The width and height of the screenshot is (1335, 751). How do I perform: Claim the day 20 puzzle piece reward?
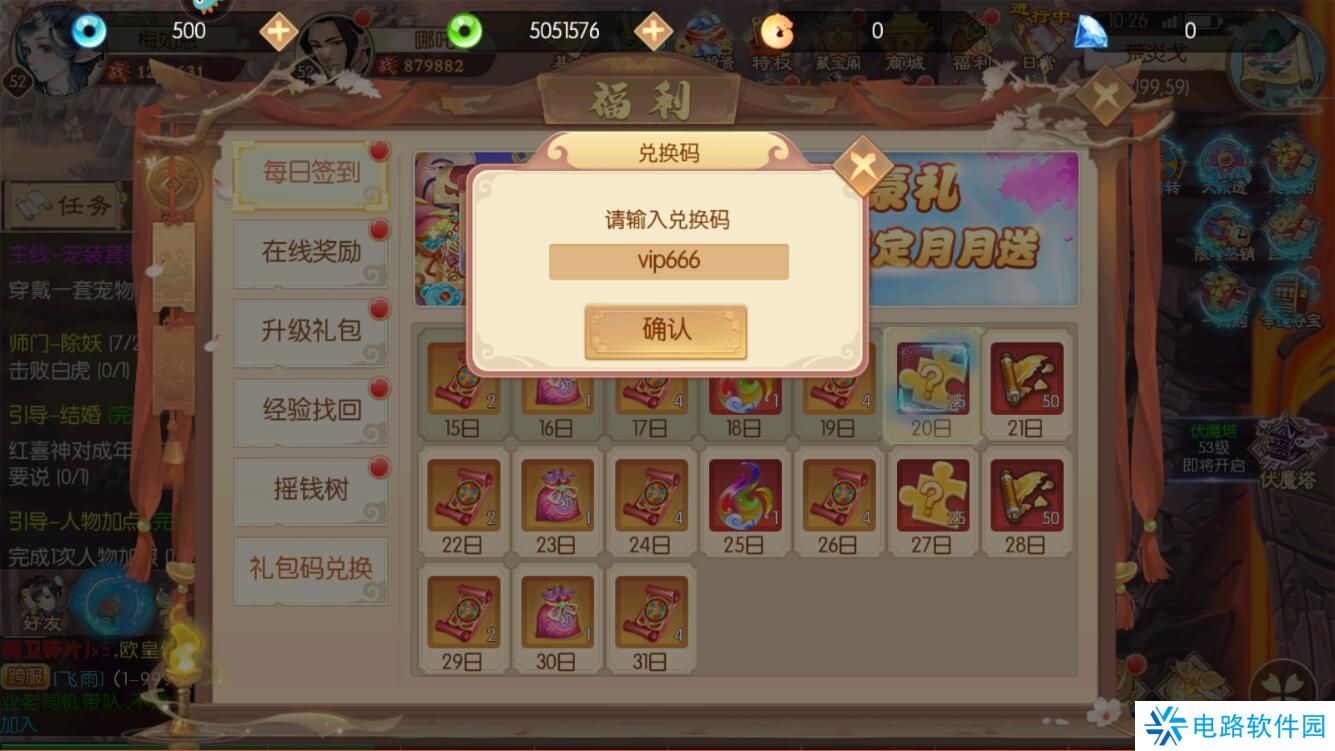pos(932,380)
